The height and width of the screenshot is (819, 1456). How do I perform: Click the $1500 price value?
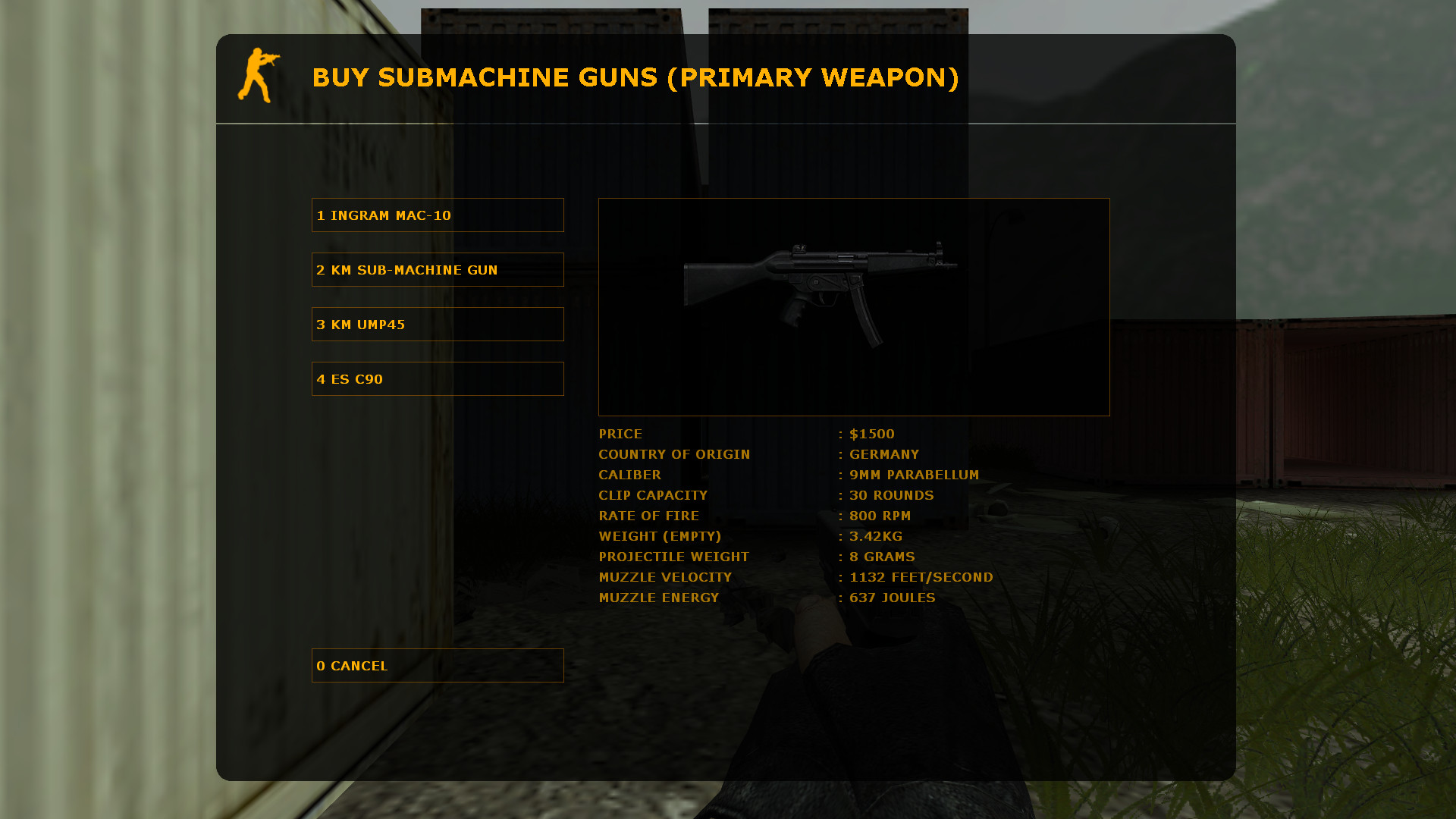coord(872,434)
